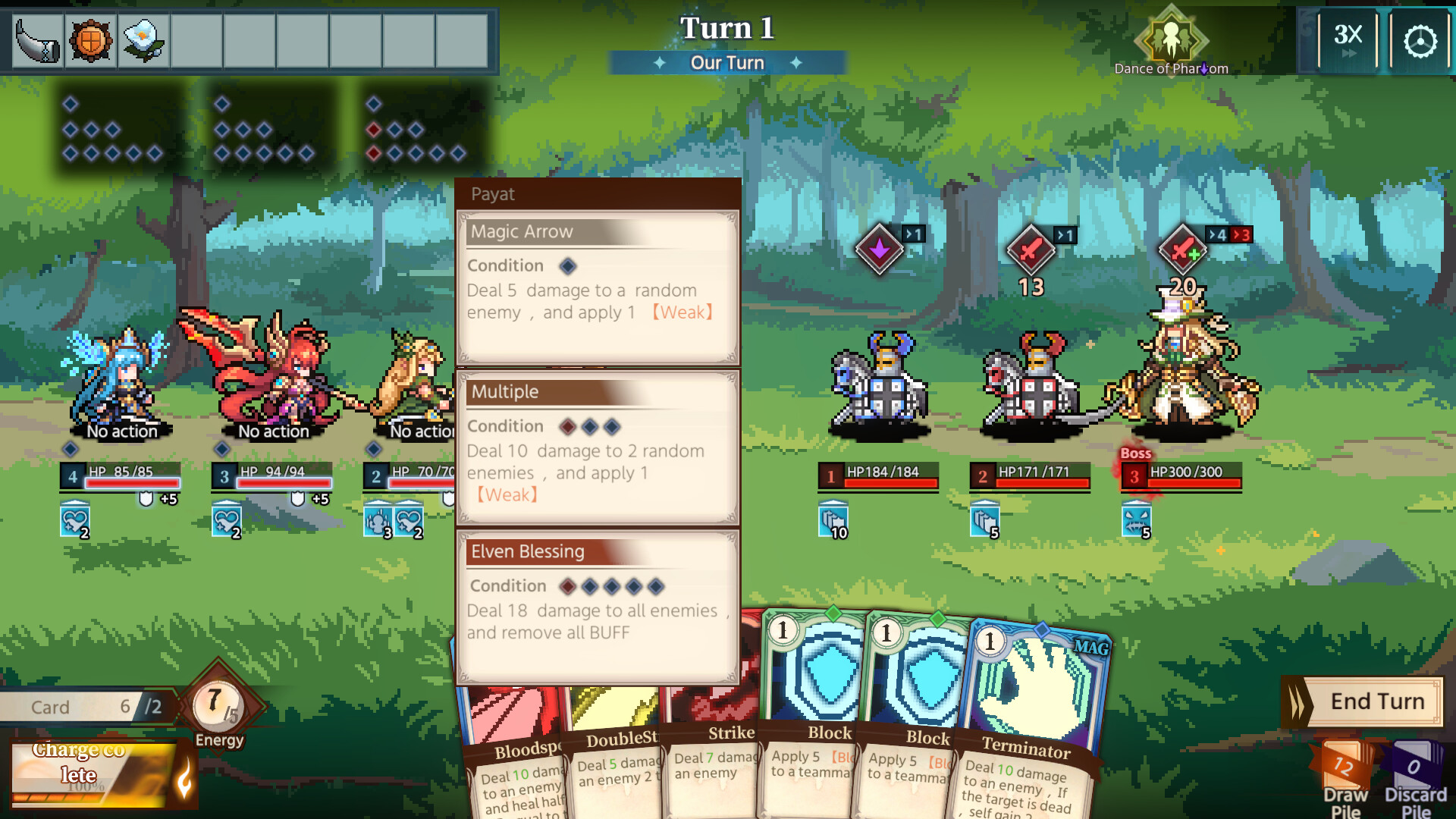Click the Dance of Phantom buff icon
Screen dimensions: 1456x819
click(1172, 38)
